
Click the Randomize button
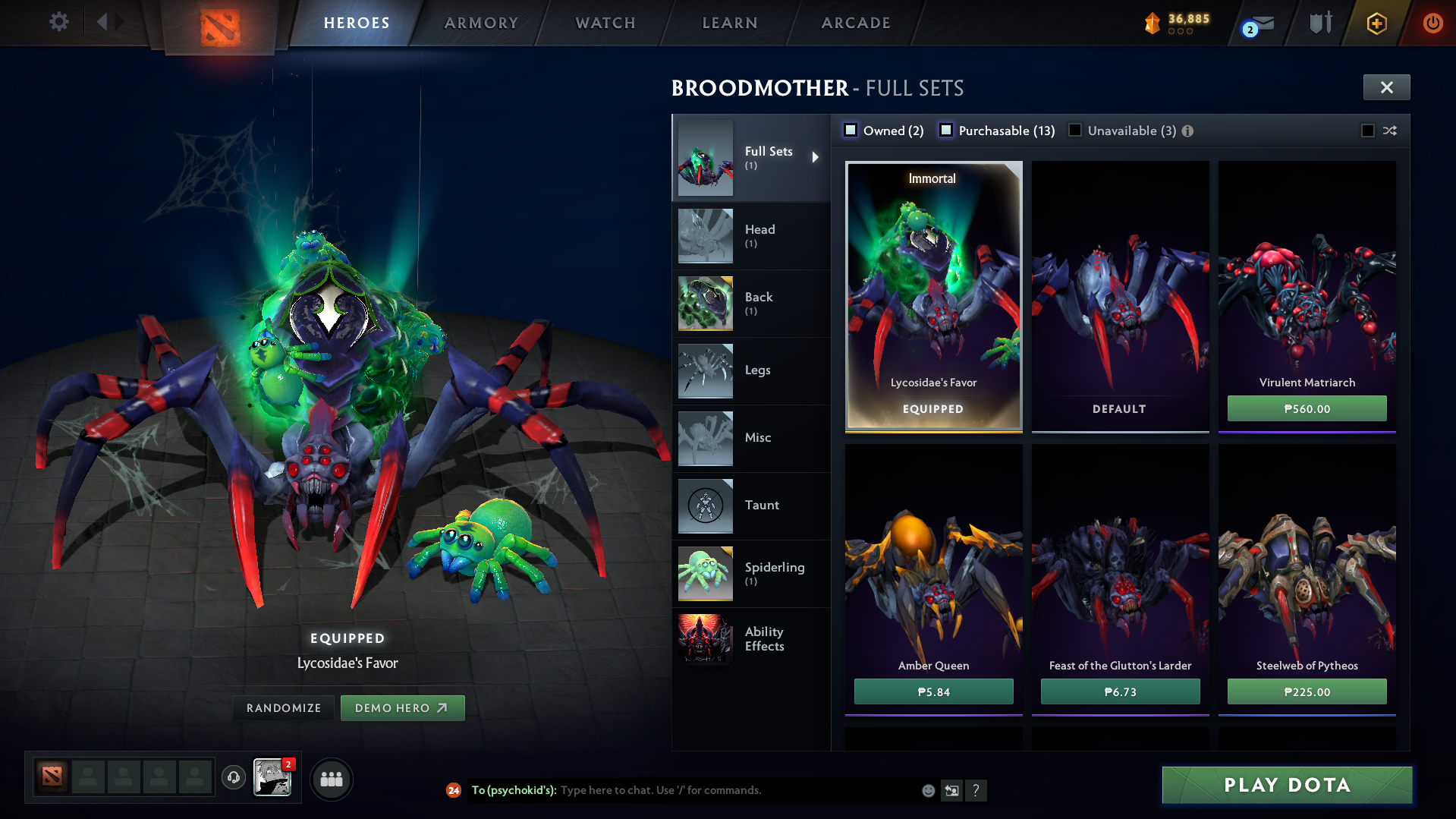point(283,707)
